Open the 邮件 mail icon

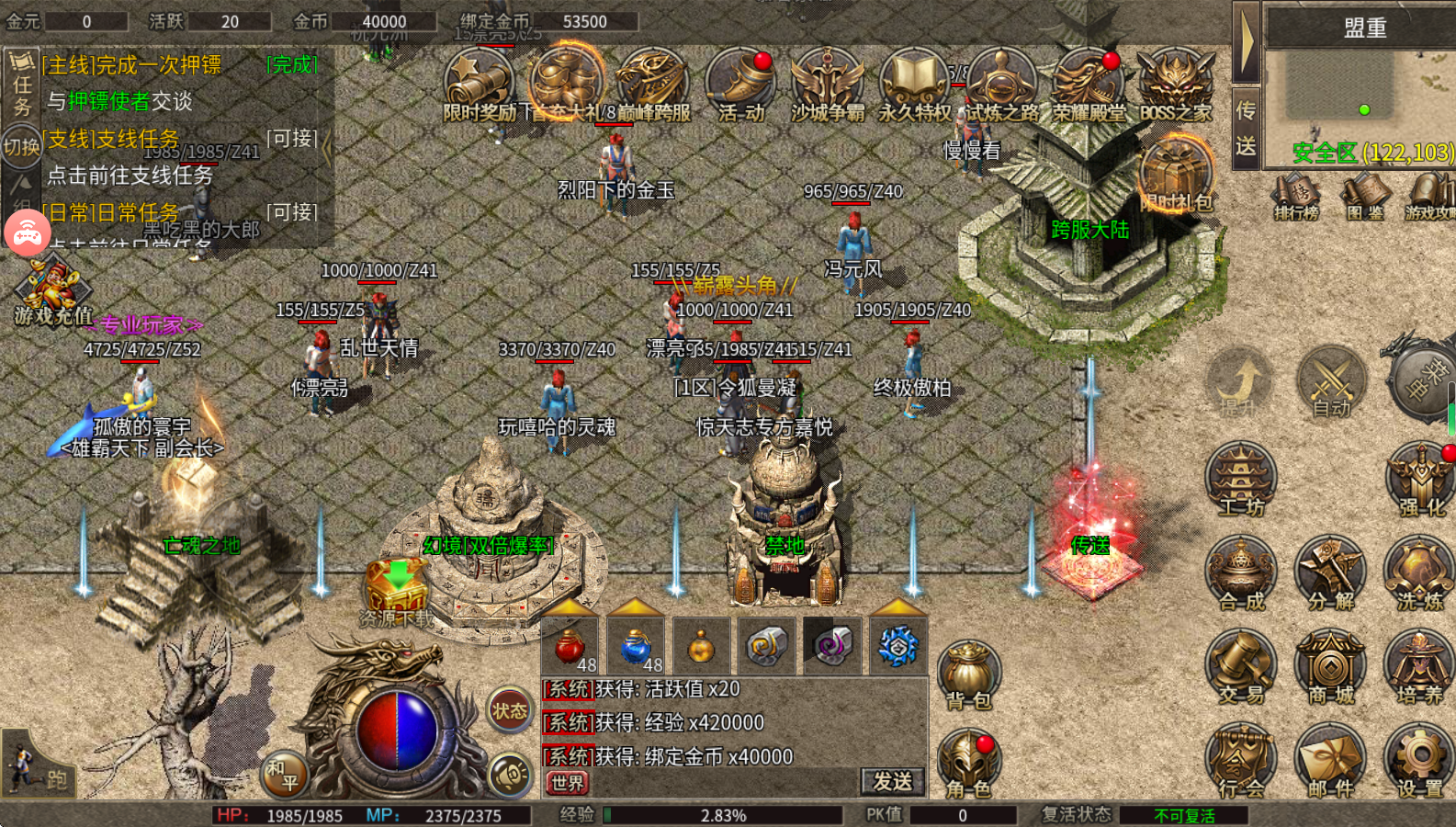click(x=1330, y=759)
